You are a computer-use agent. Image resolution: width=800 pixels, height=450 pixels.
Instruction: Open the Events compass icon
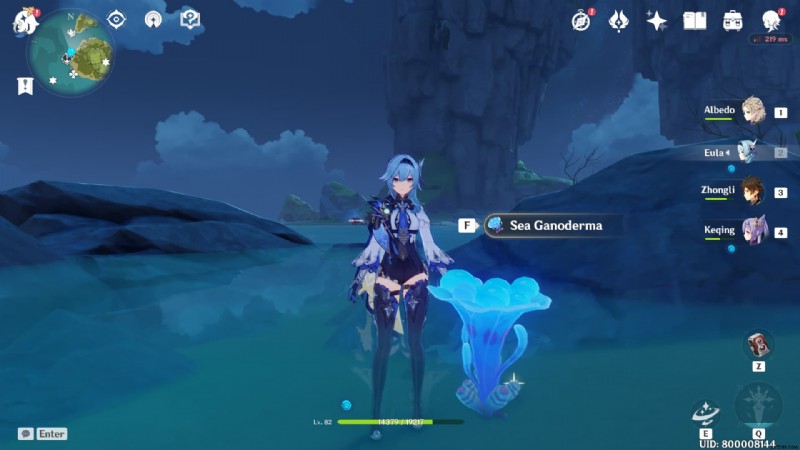[x=582, y=20]
